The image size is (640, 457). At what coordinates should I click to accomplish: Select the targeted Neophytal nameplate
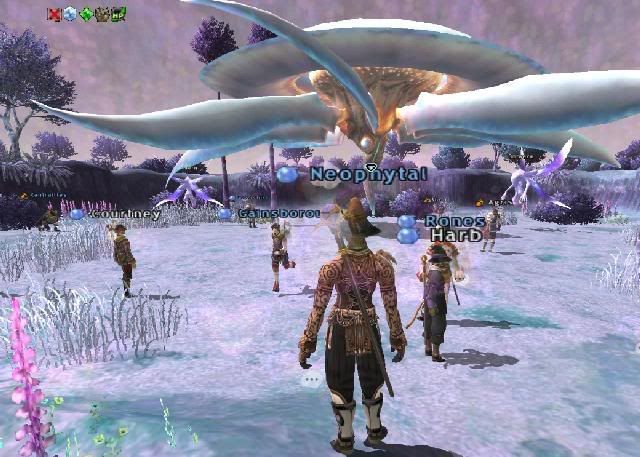[x=369, y=174]
